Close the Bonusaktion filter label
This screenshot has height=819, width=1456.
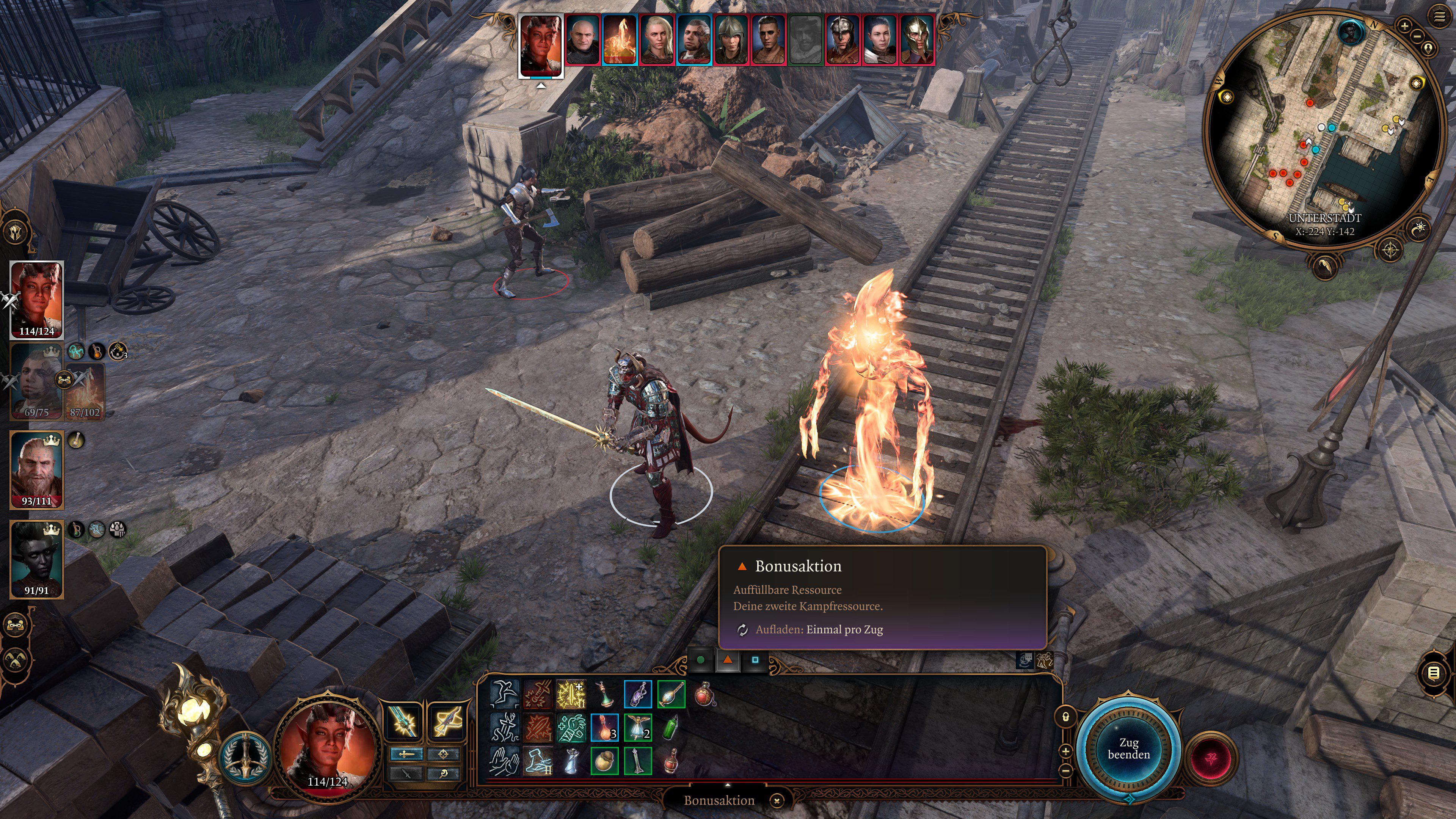pyautogui.click(x=777, y=800)
